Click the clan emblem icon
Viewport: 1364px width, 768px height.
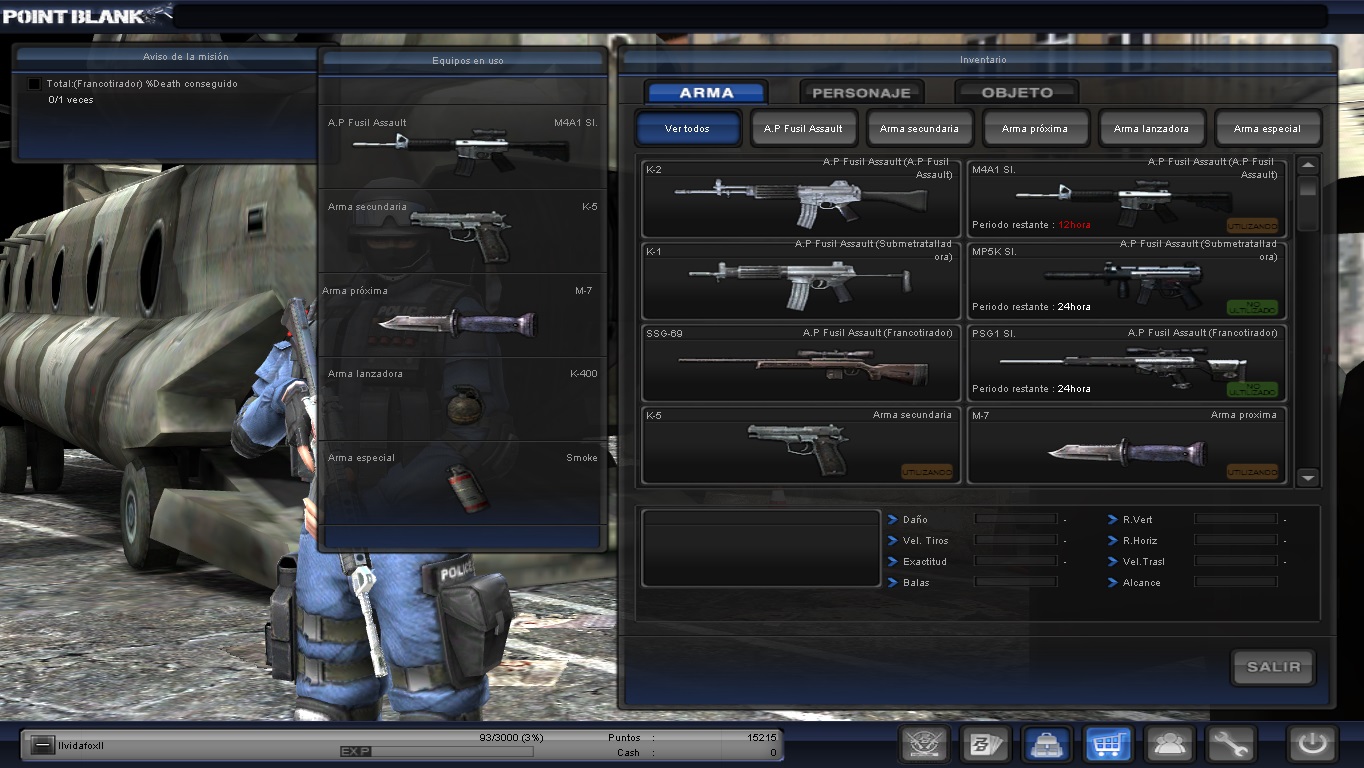(923, 744)
